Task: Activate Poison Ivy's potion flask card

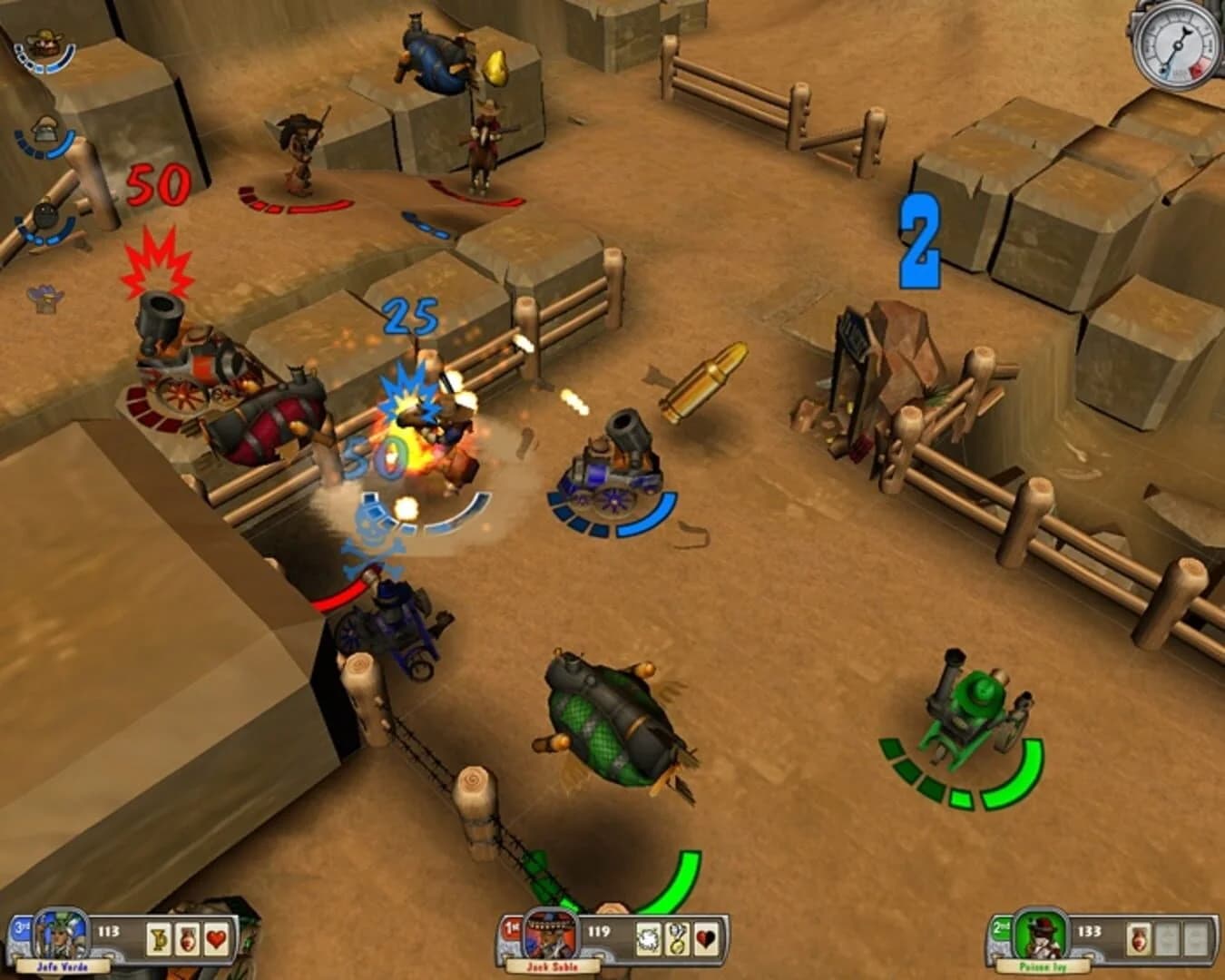Action: tap(1138, 939)
